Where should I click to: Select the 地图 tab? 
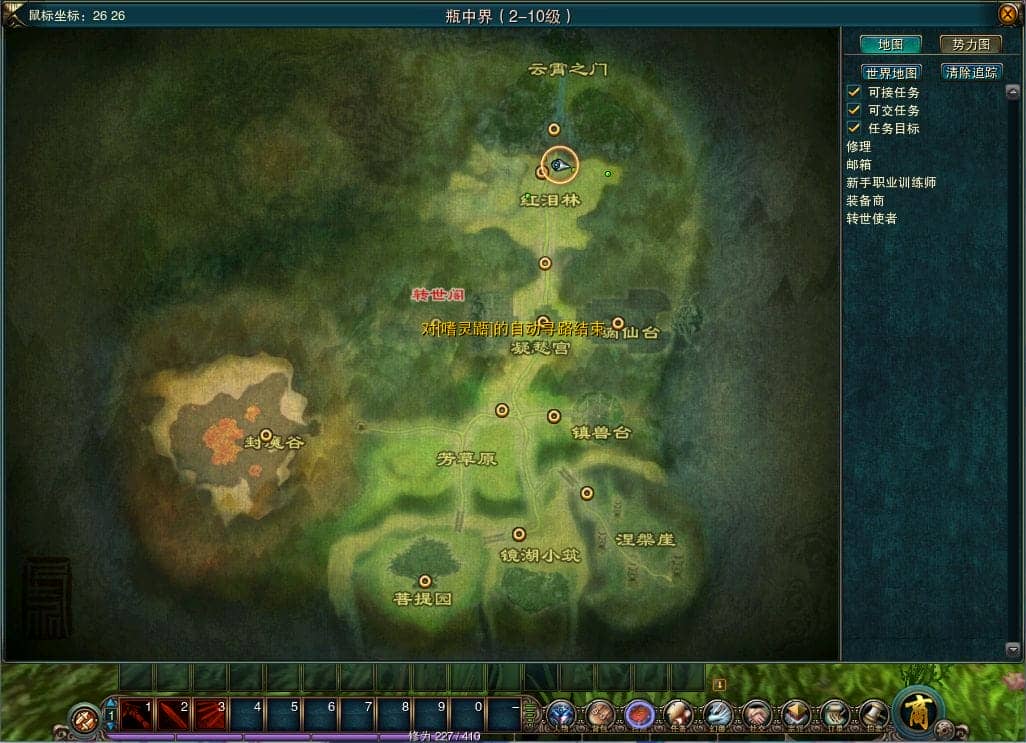coord(890,45)
